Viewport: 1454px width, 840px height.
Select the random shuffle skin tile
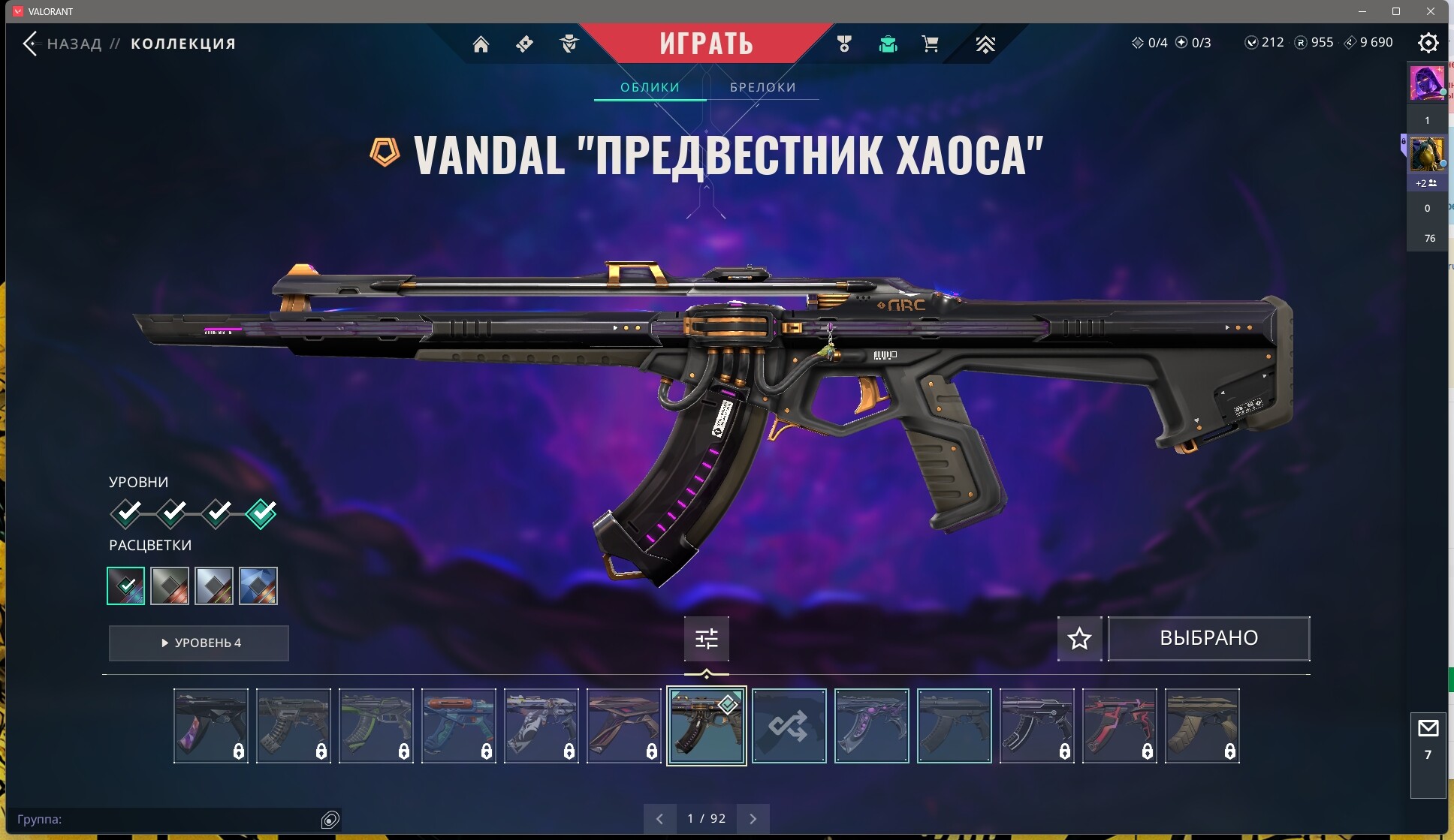[x=789, y=726]
